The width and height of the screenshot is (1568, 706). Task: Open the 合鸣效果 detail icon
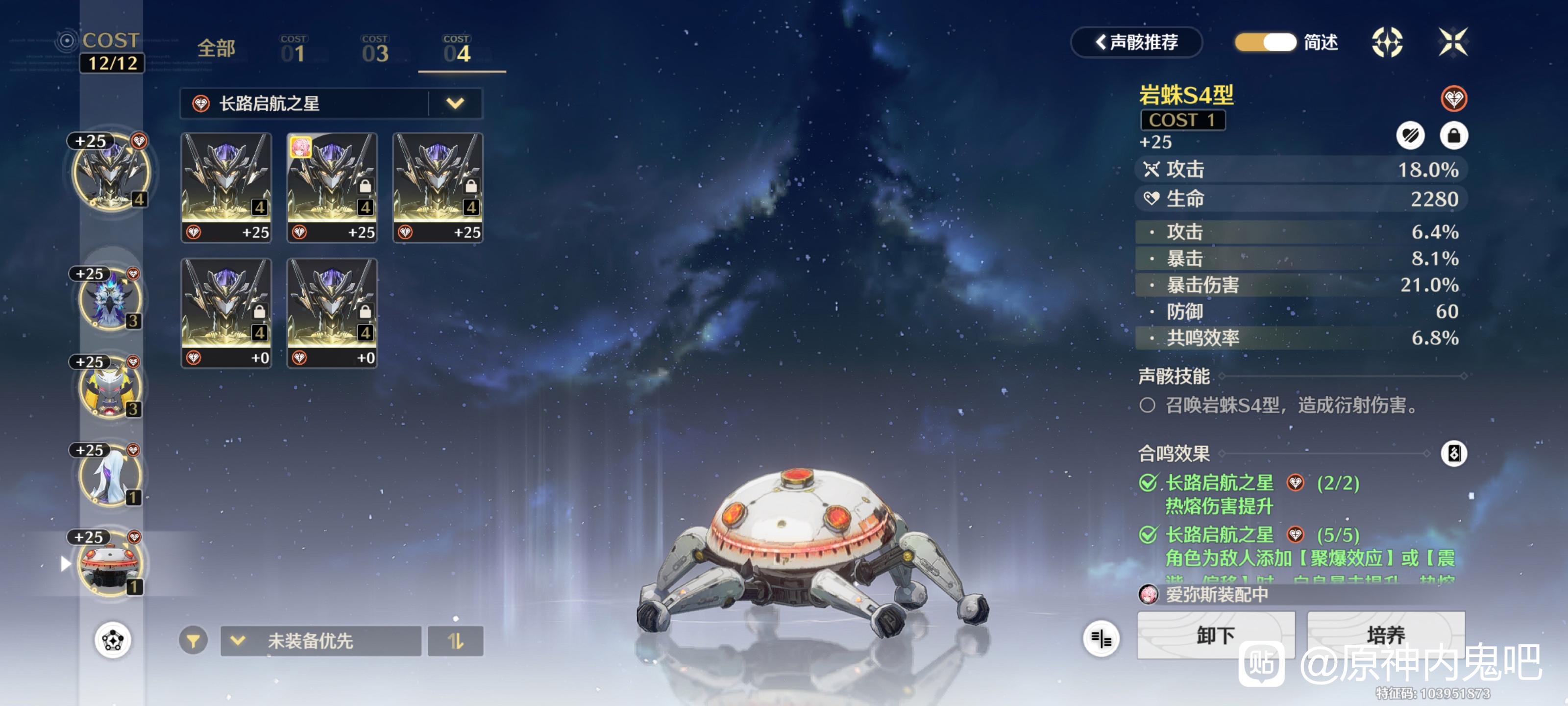[x=1453, y=453]
